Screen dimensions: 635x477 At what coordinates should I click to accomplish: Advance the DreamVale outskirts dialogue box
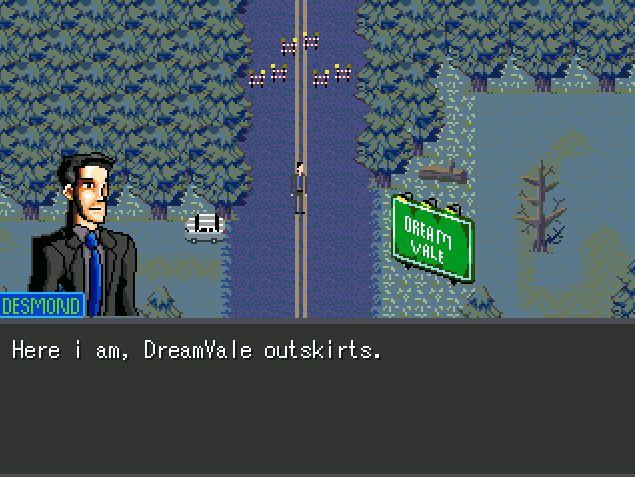317,396
